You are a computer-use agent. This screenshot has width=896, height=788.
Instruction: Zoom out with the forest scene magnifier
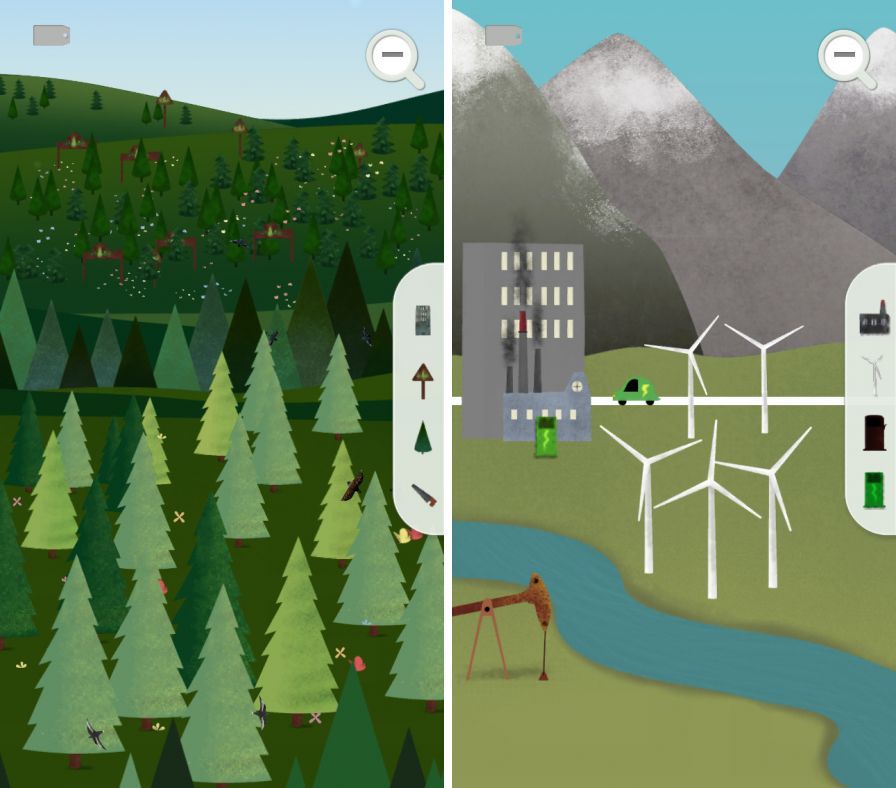pyautogui.click(x=392, y=55)
